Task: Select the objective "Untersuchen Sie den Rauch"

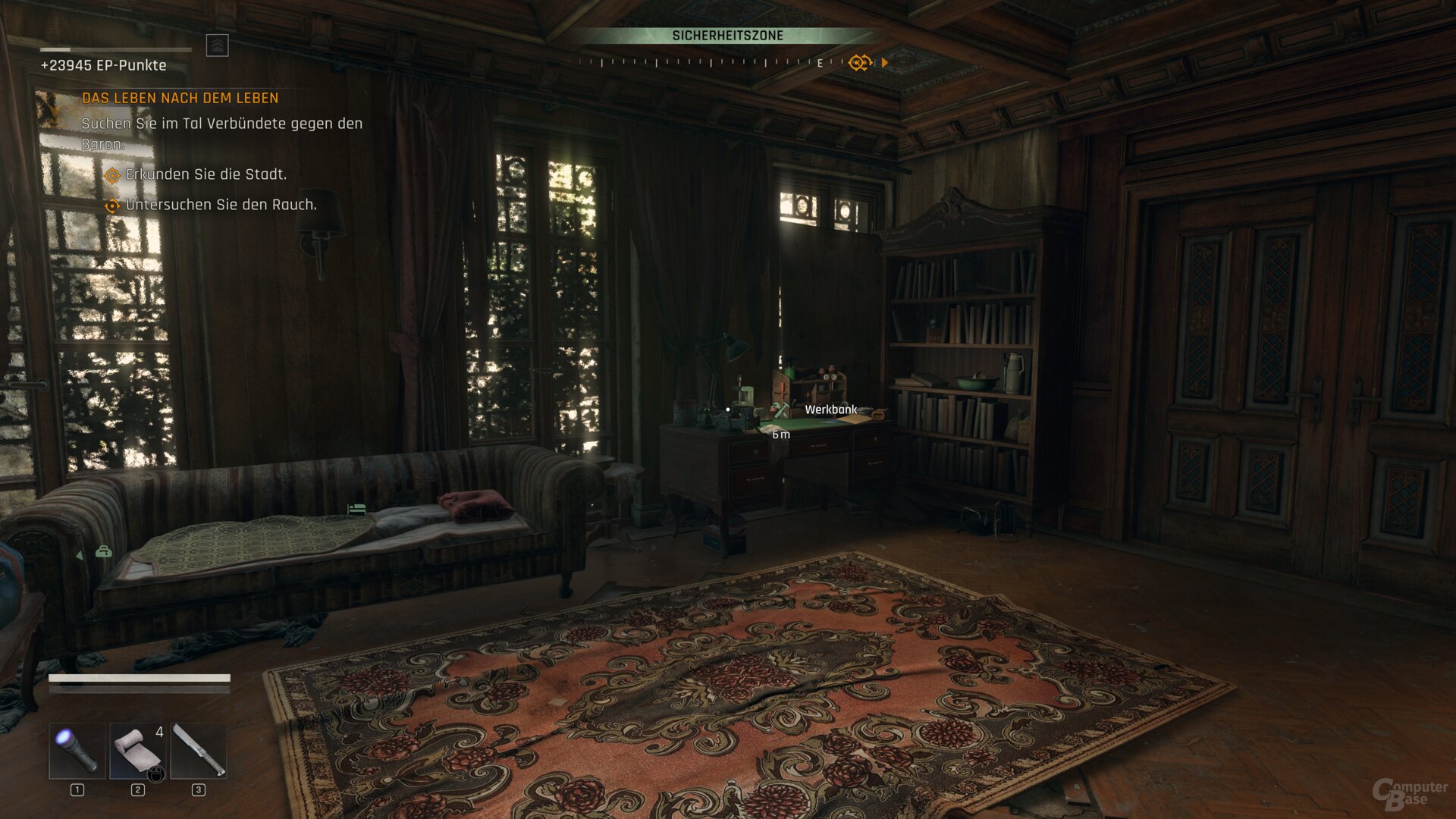Action: tap(221, 205)
